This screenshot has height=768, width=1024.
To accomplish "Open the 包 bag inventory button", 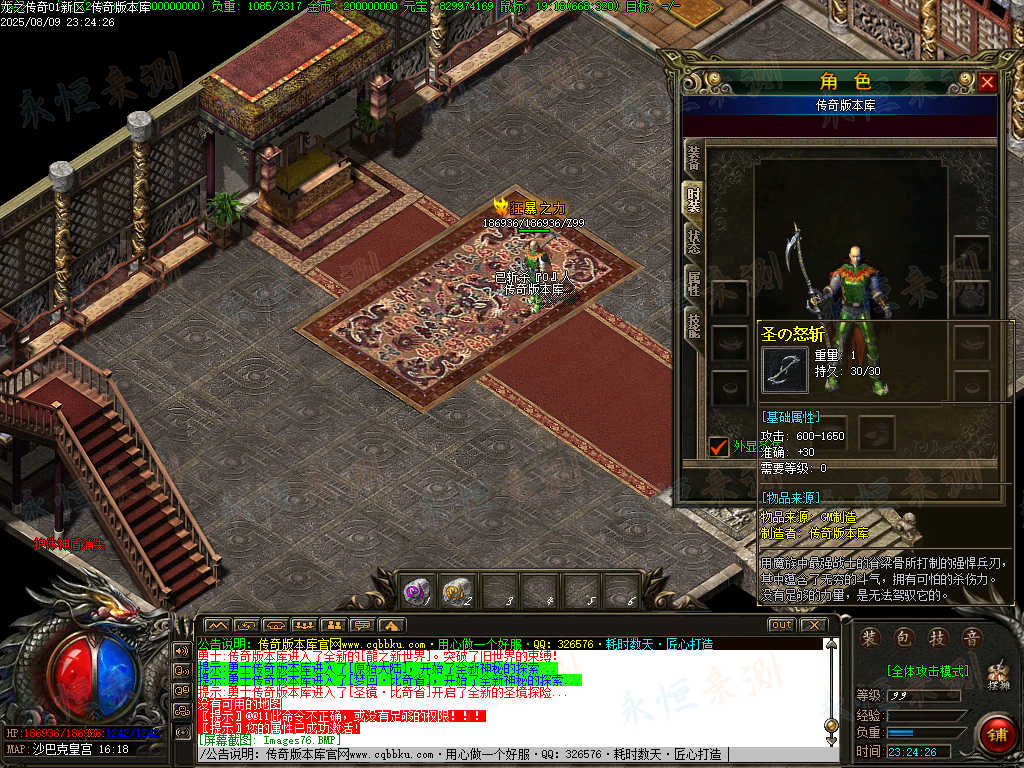I will pos(904,638).
